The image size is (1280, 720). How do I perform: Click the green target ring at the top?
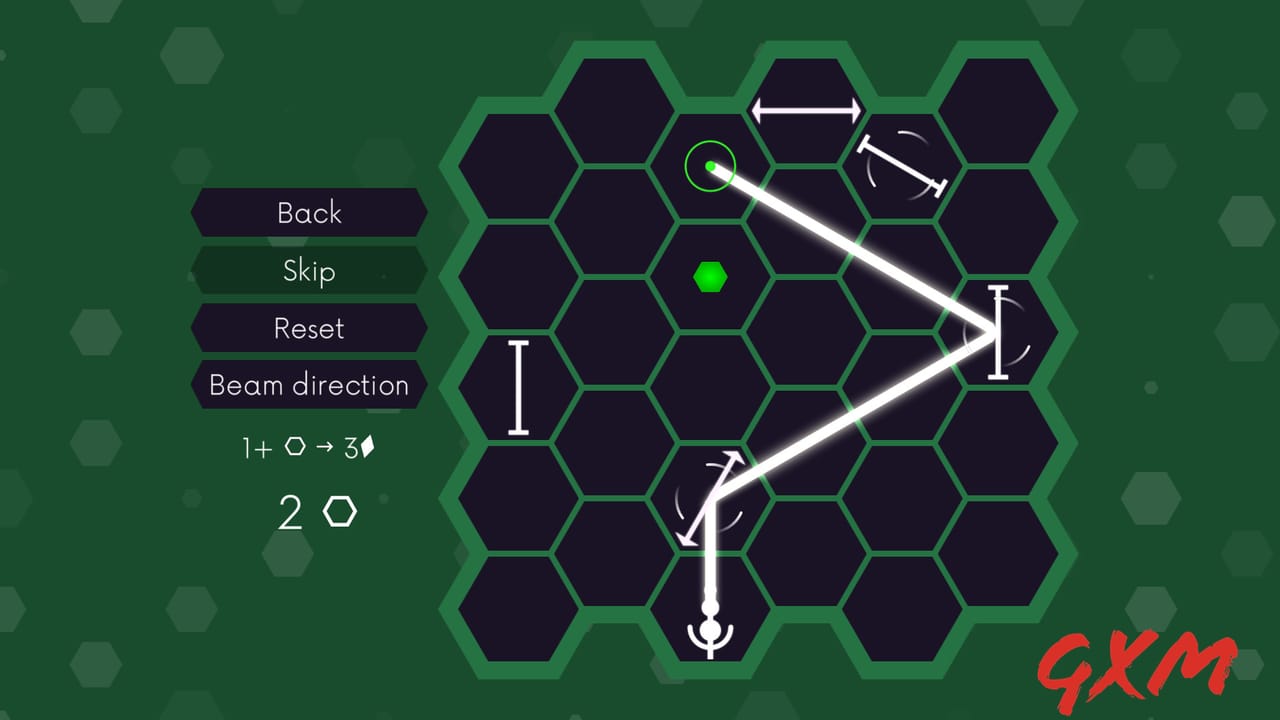click(x=711, y=166)
